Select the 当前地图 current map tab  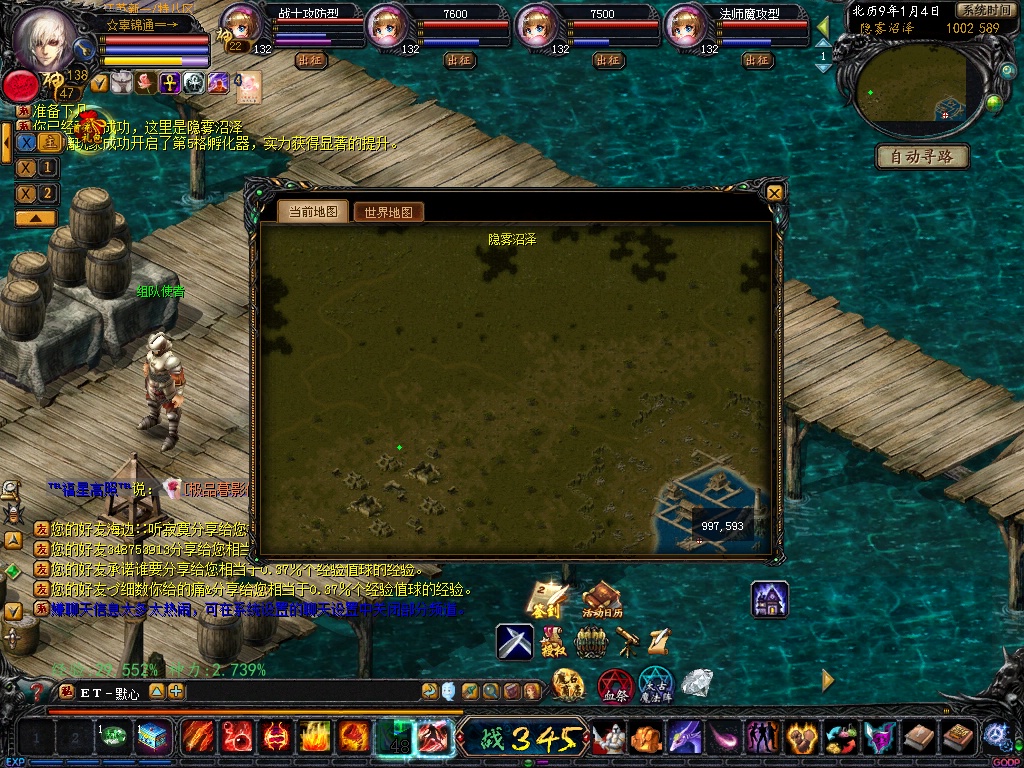(313, 211)
